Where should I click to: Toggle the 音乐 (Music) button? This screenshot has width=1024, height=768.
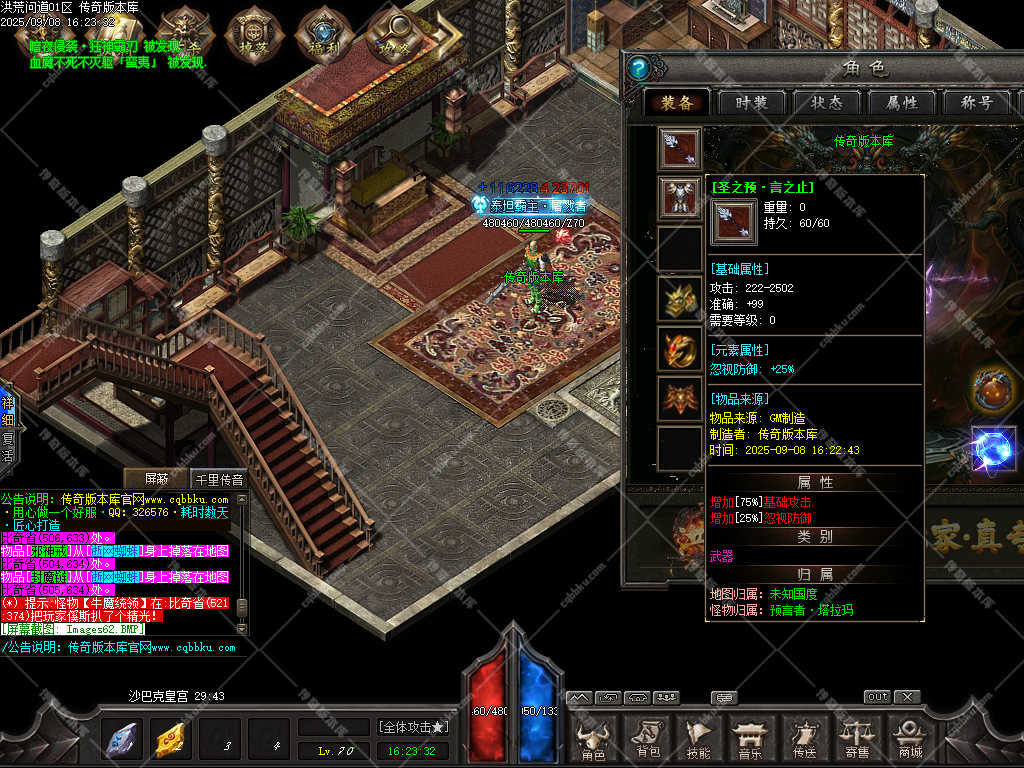tap(750, 739)
